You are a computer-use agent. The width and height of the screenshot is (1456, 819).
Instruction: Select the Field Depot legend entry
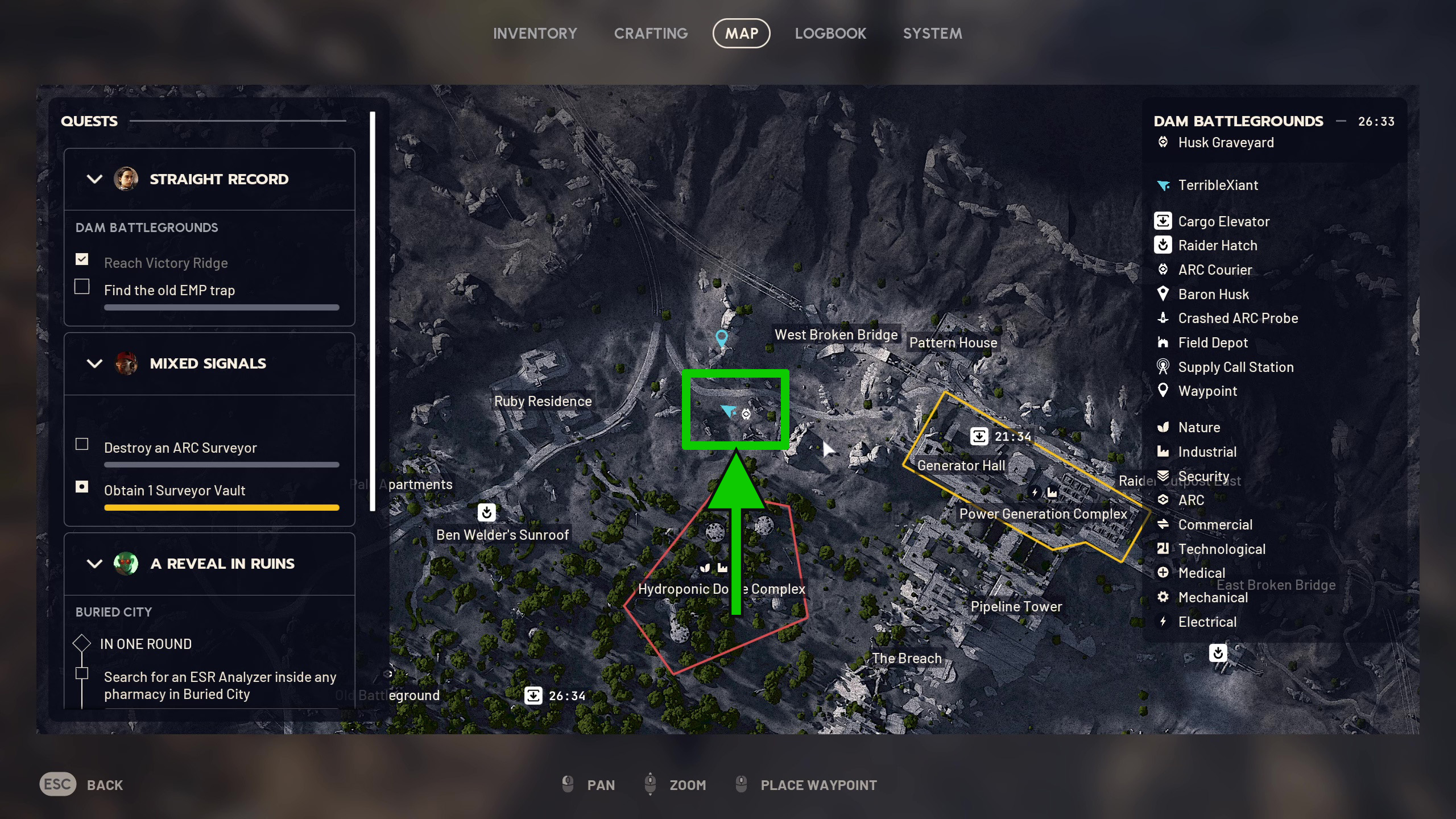(x=1213, y=343)
